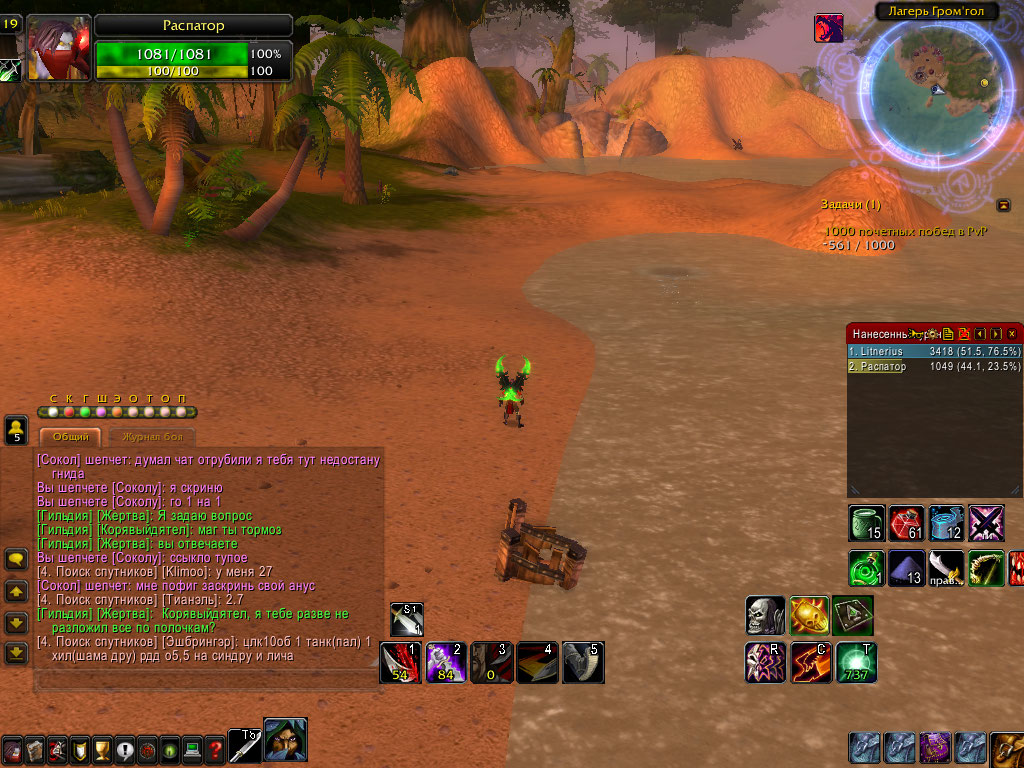Use the purple ability in slot 2
The image size is (1024, 768).
click(445, 662)
